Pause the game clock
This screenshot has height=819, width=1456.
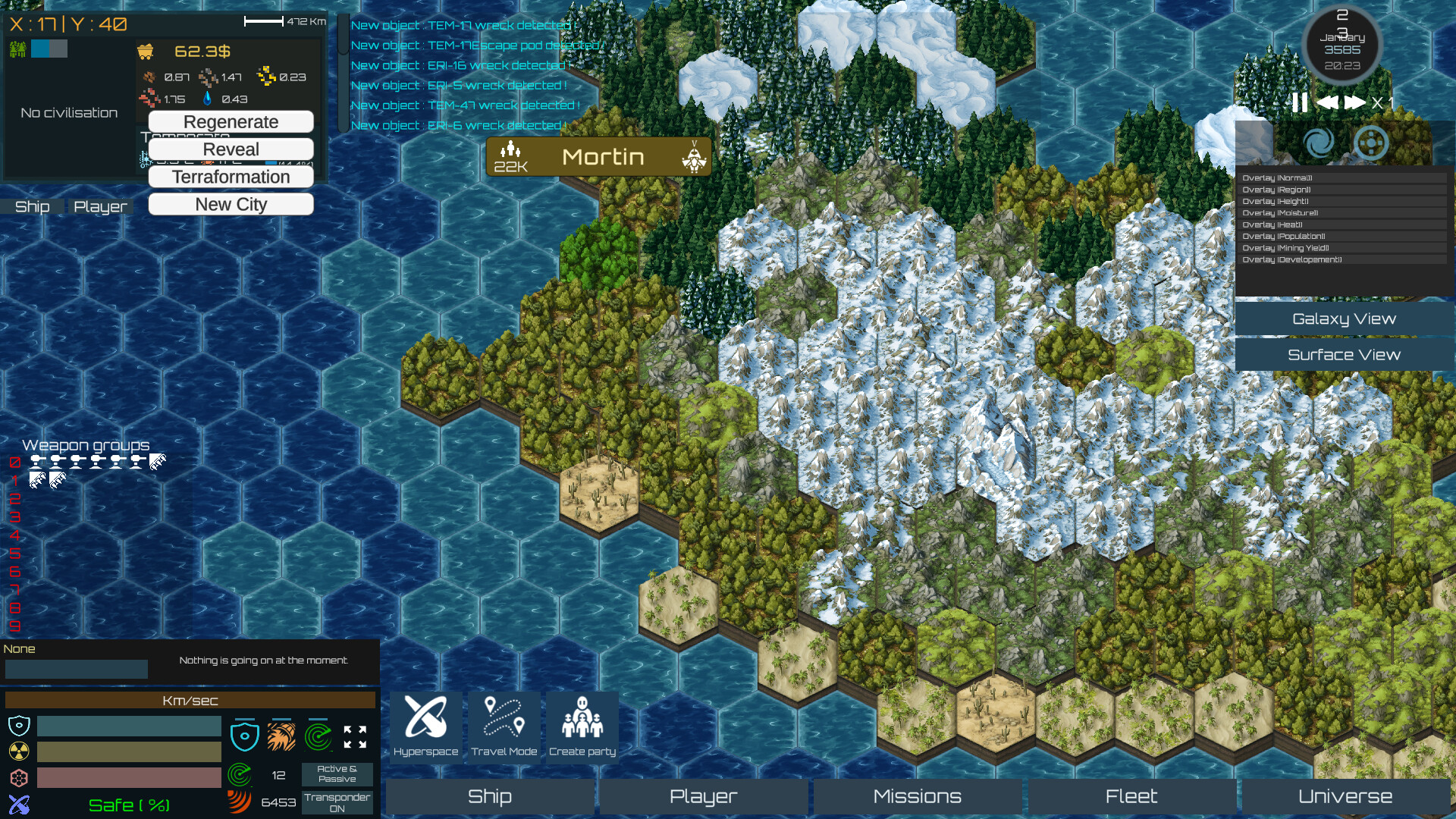[x=1298, y=101]
